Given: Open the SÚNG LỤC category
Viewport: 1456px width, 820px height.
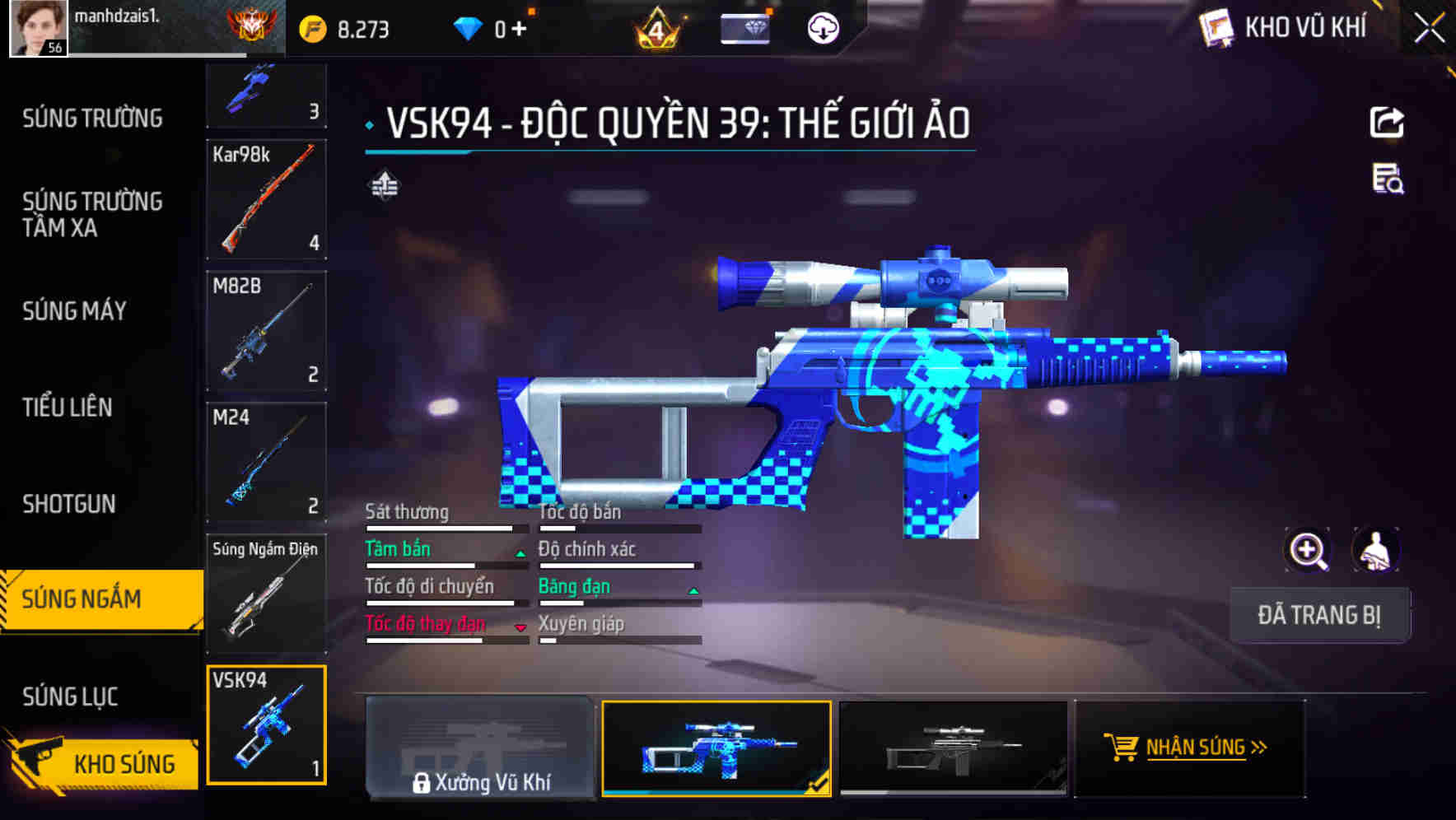Looking at the screenshot, I should pos(69,696).
